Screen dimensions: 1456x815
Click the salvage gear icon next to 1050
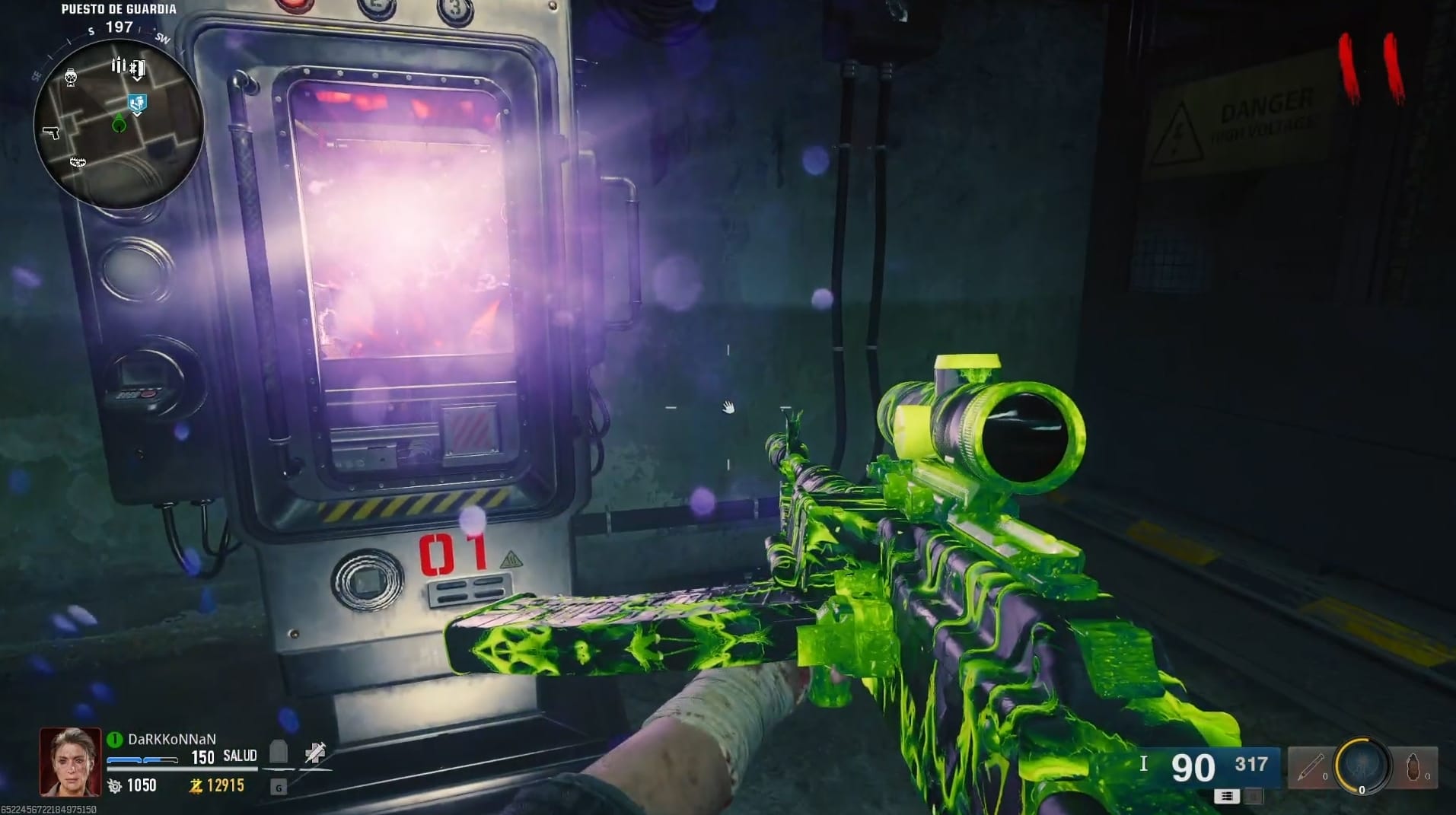click(113, 787)
